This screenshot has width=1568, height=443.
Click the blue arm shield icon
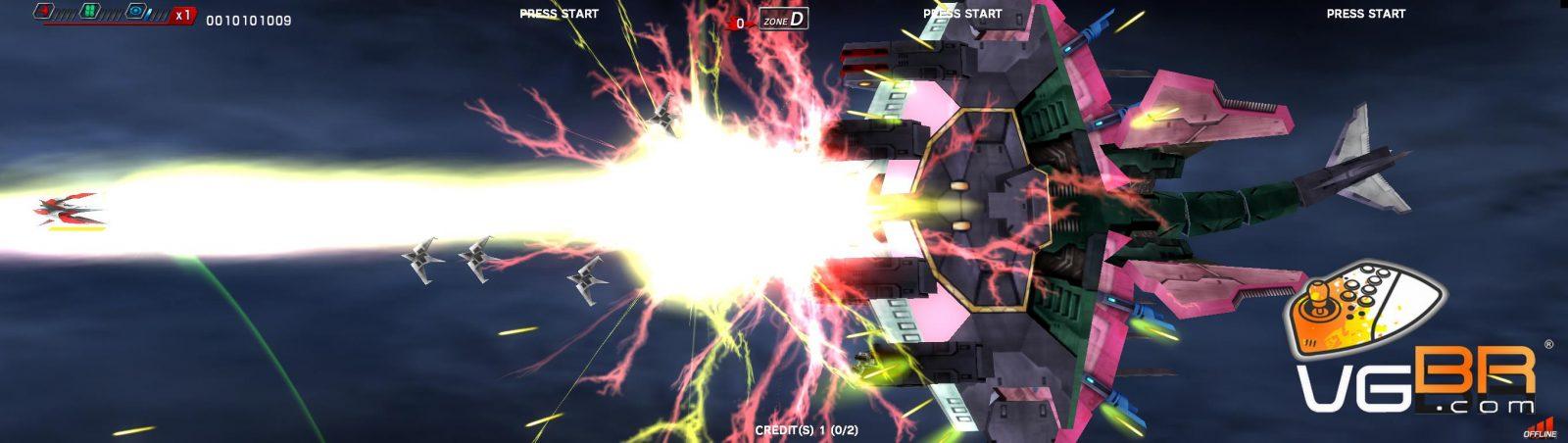(136, 13)
